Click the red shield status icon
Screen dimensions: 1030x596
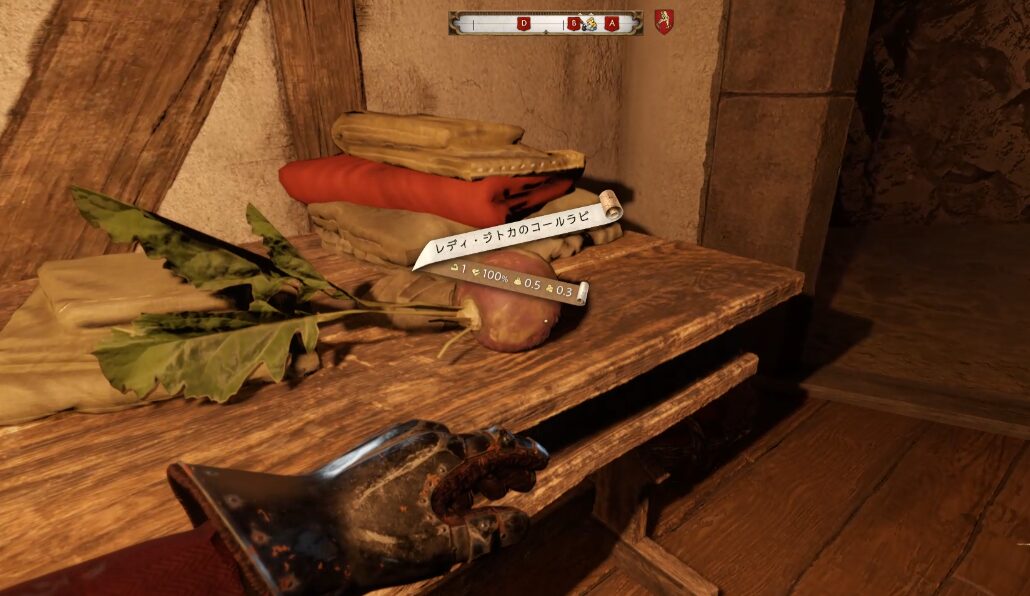664,22
